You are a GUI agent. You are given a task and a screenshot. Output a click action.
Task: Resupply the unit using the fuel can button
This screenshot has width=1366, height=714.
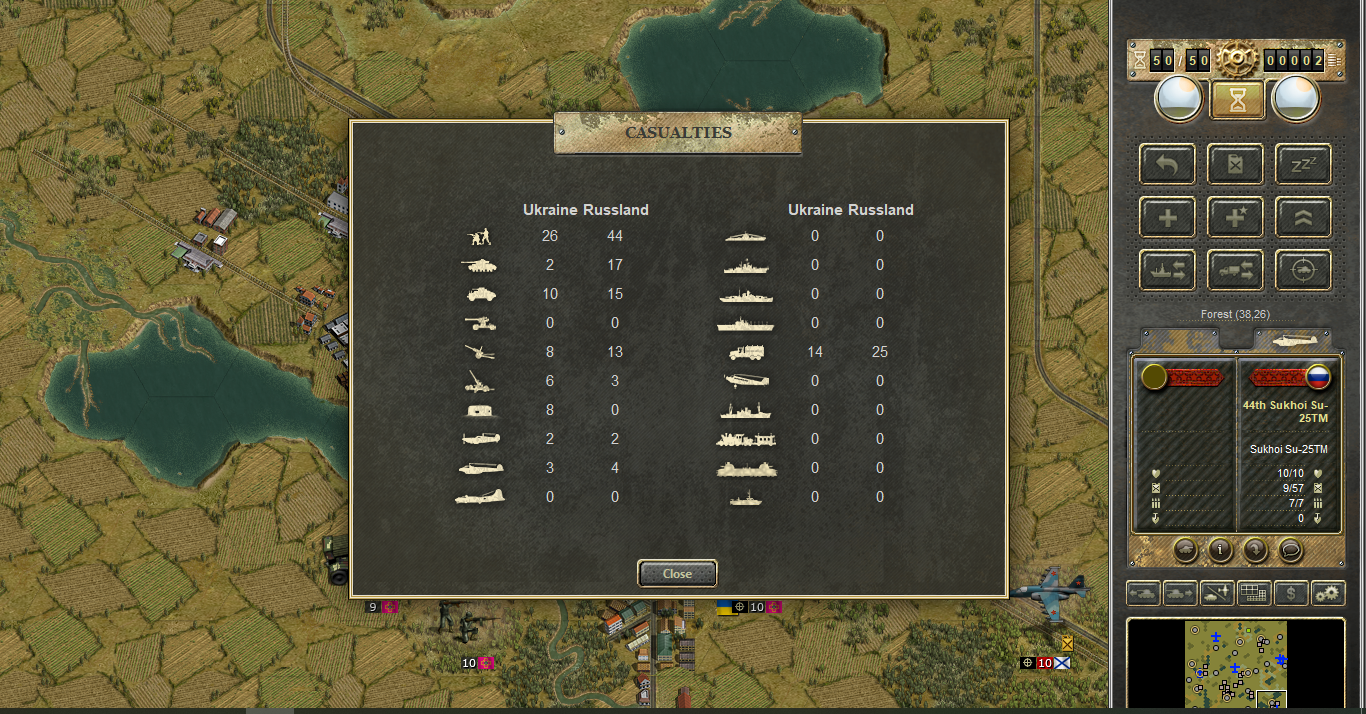click(x=1235, y=164)
